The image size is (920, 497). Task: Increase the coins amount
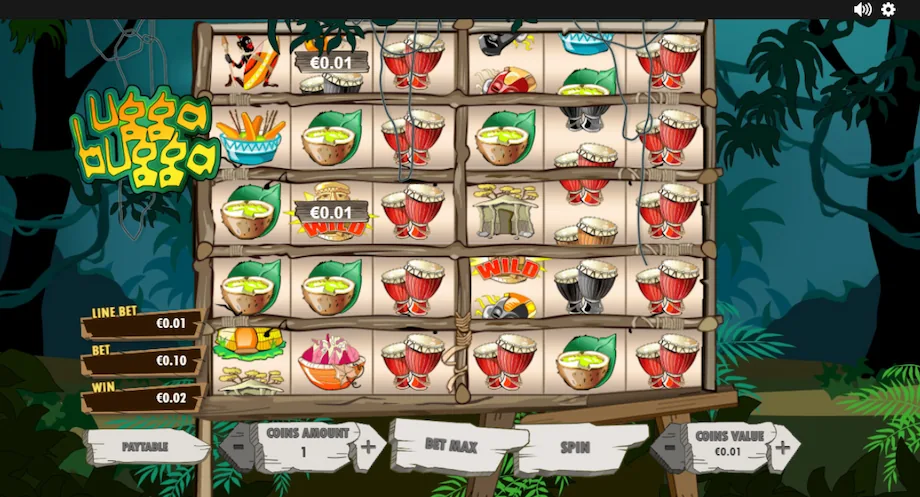367,446
